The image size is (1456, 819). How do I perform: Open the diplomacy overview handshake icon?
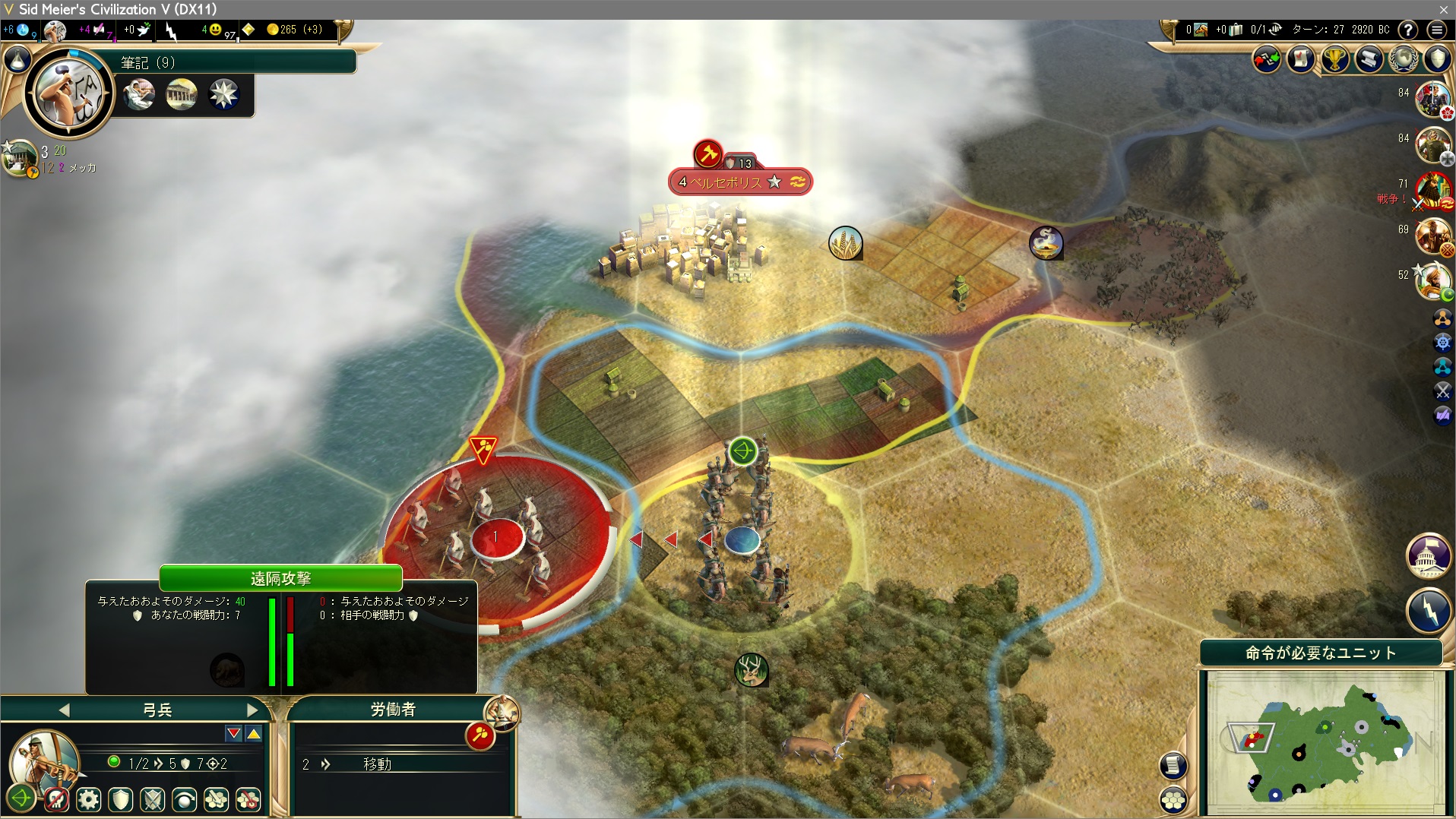[1266, 59]
